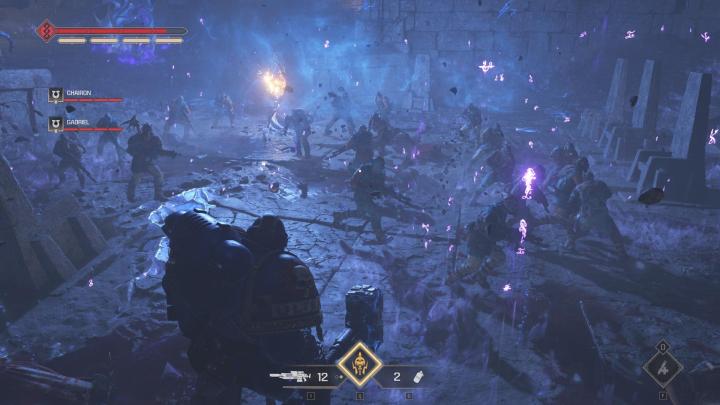Select squadmate Gabriel's portrait

point(56,124)
